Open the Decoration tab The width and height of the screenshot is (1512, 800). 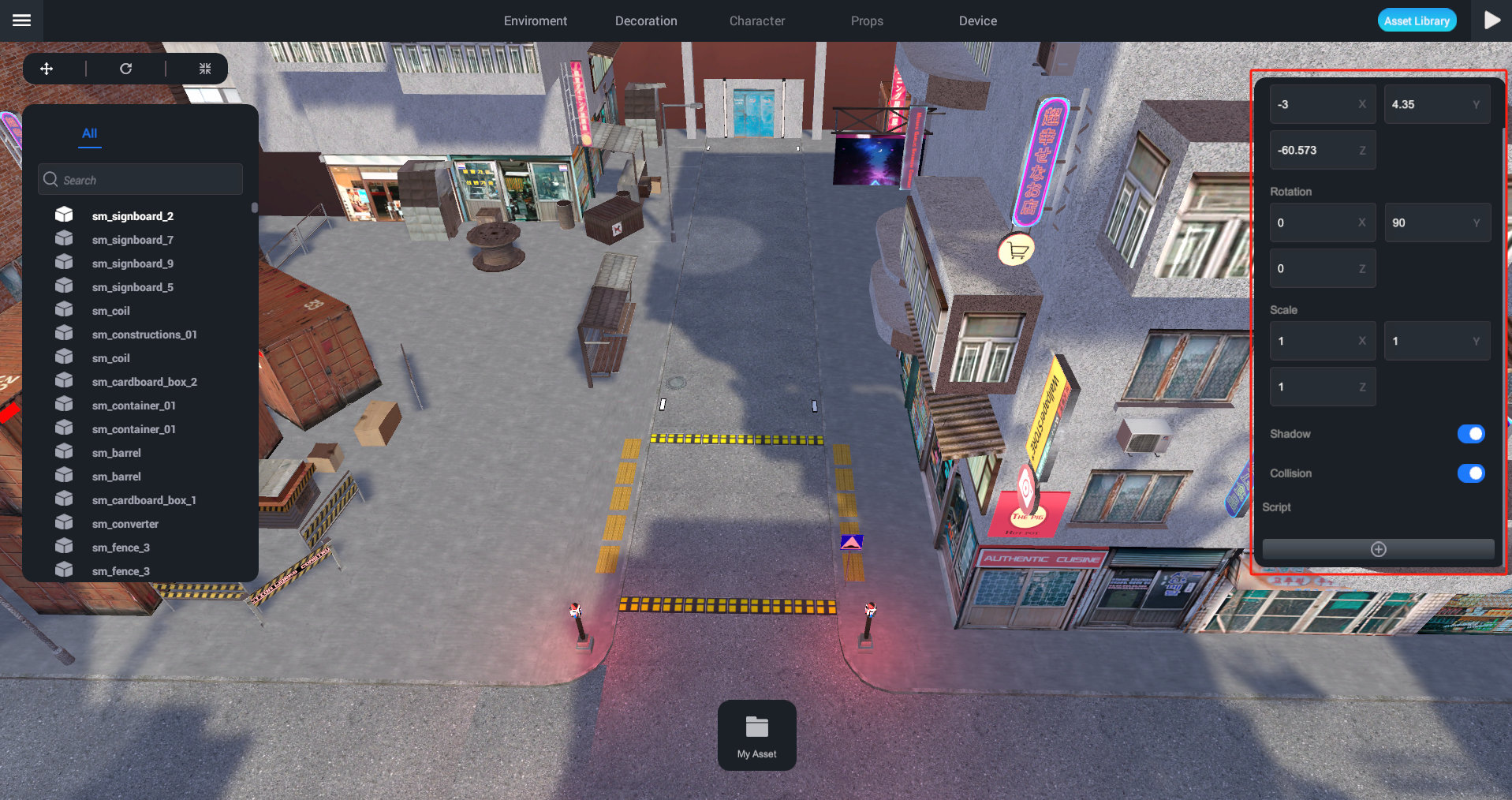(646, 21)
